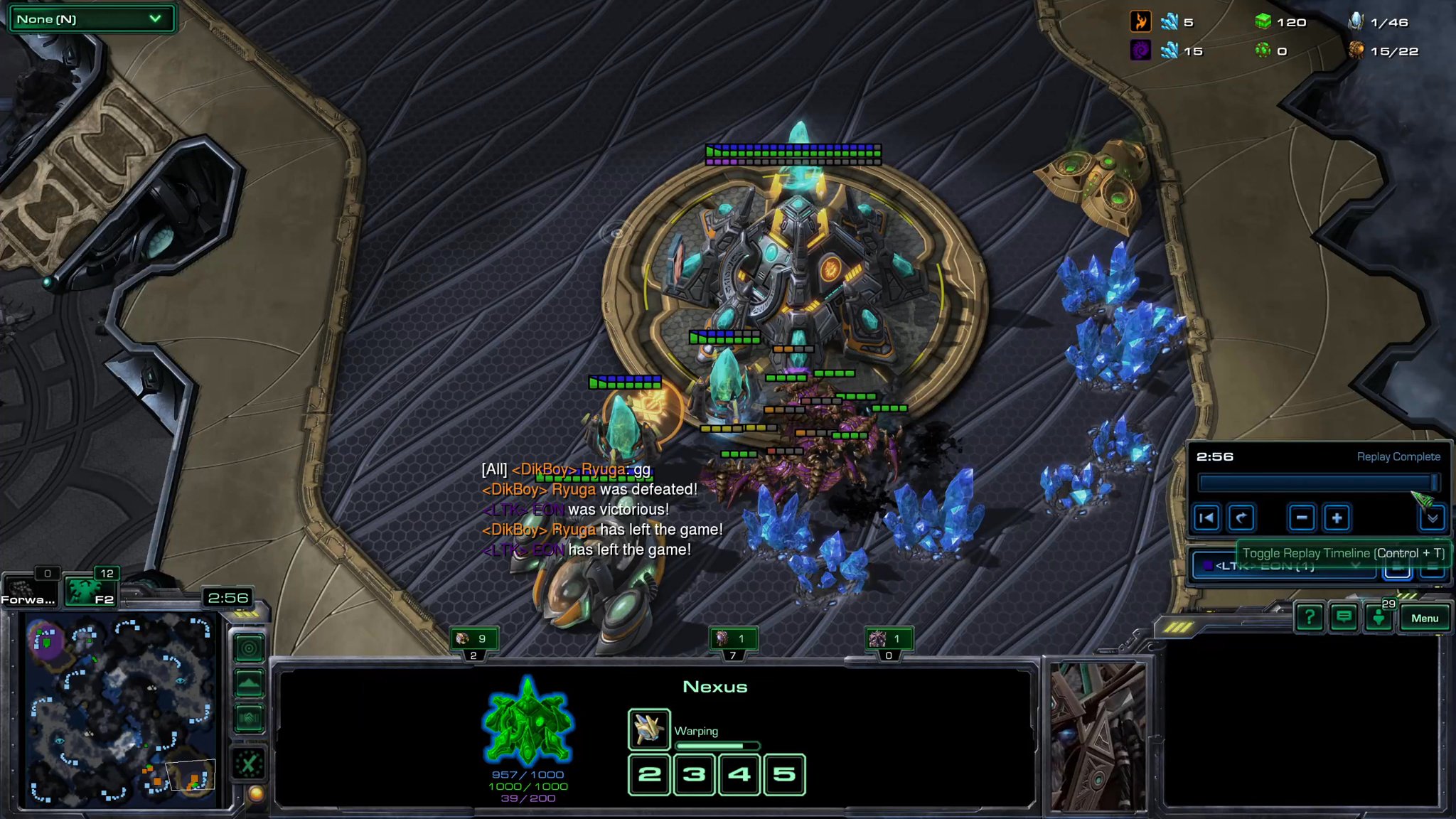Toggle the X button below the minimap icons
This screenshot has height=819, width=1456.
click(x=249, y=762)
